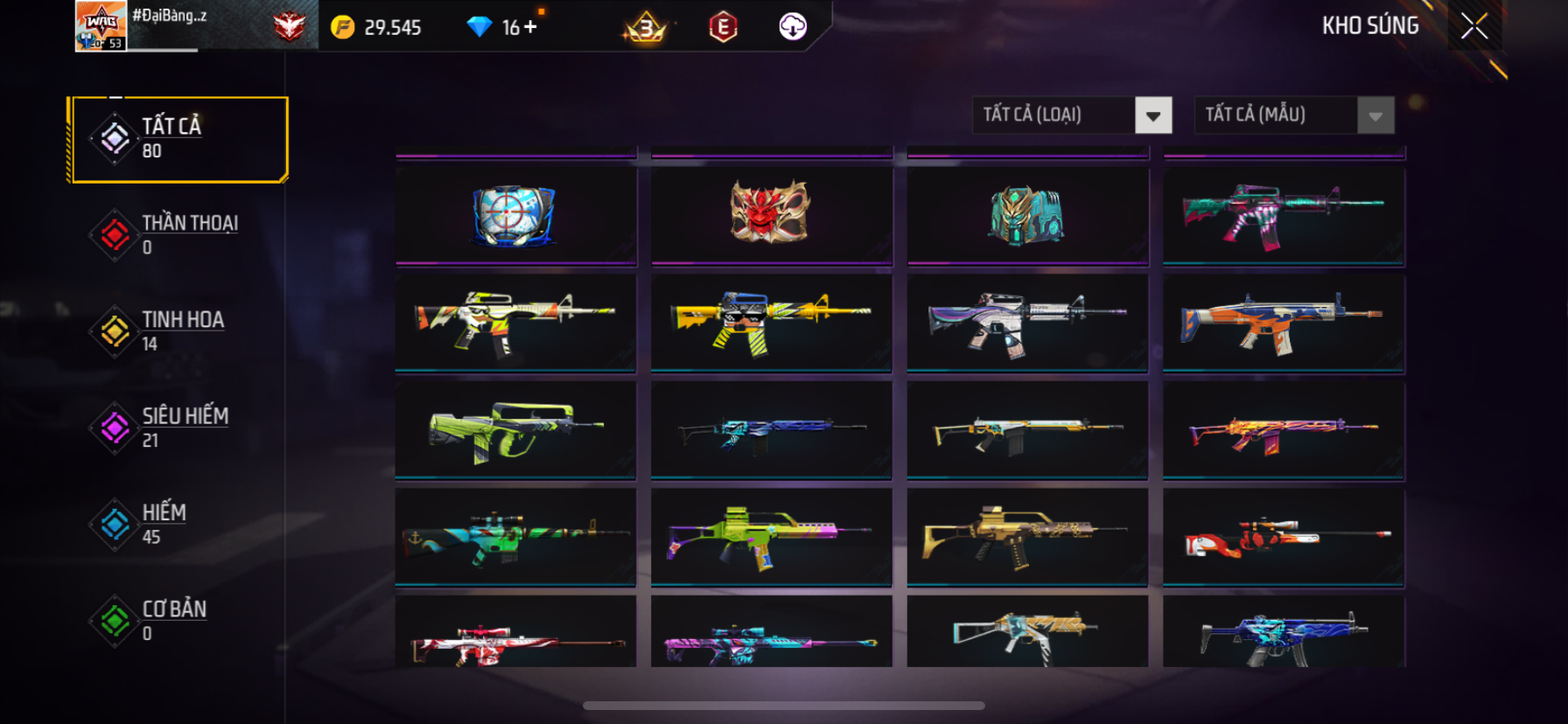Switch to the Thần Thoại rarity tab

(179, 234)
